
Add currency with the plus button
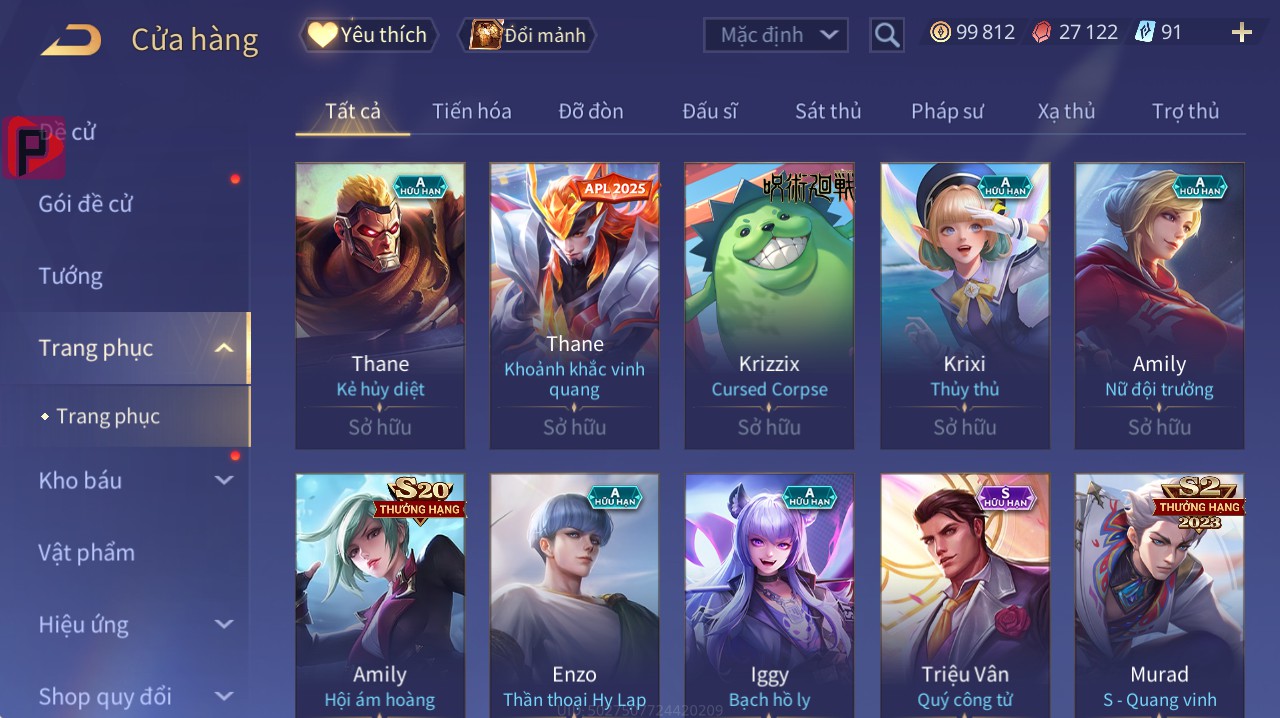(1241, 33)
